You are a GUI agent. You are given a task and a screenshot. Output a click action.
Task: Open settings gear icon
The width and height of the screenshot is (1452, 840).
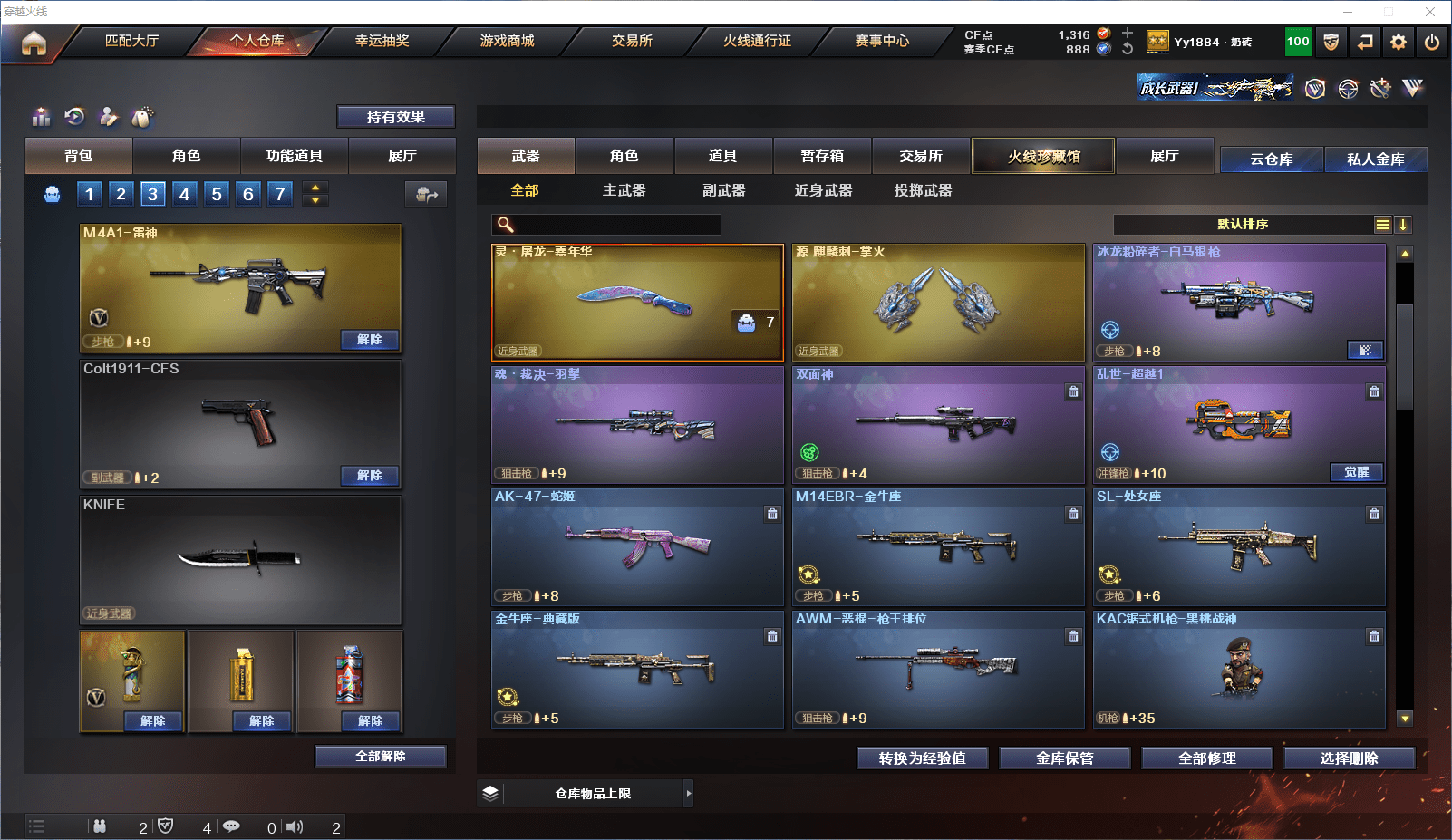1399,42
